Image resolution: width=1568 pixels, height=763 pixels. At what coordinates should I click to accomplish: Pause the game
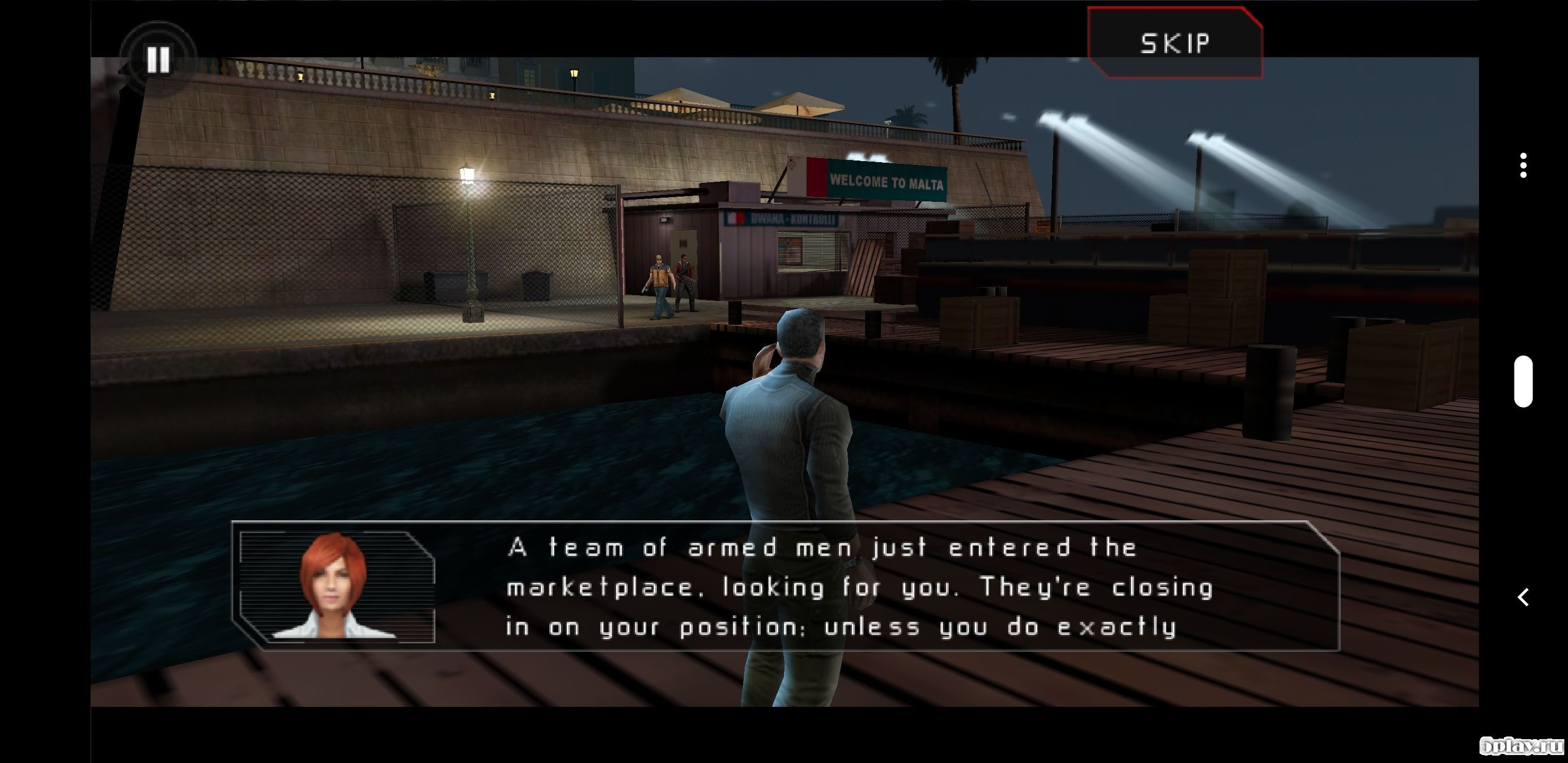(x=158, y=59)
